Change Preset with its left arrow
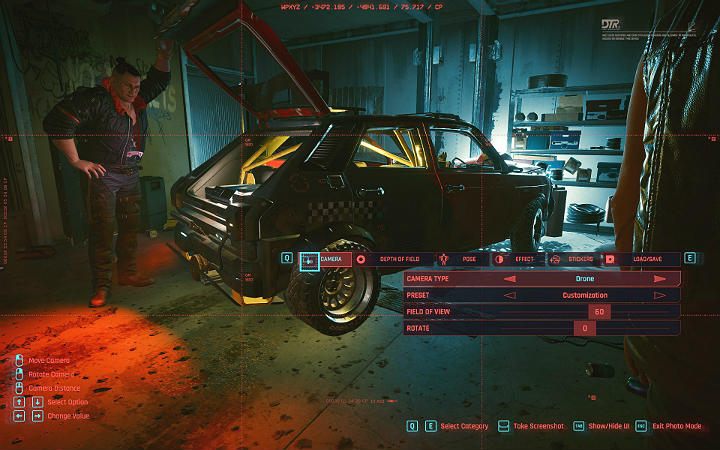The image size is (720, 450). pyautogui.click(x=510, y=295)
